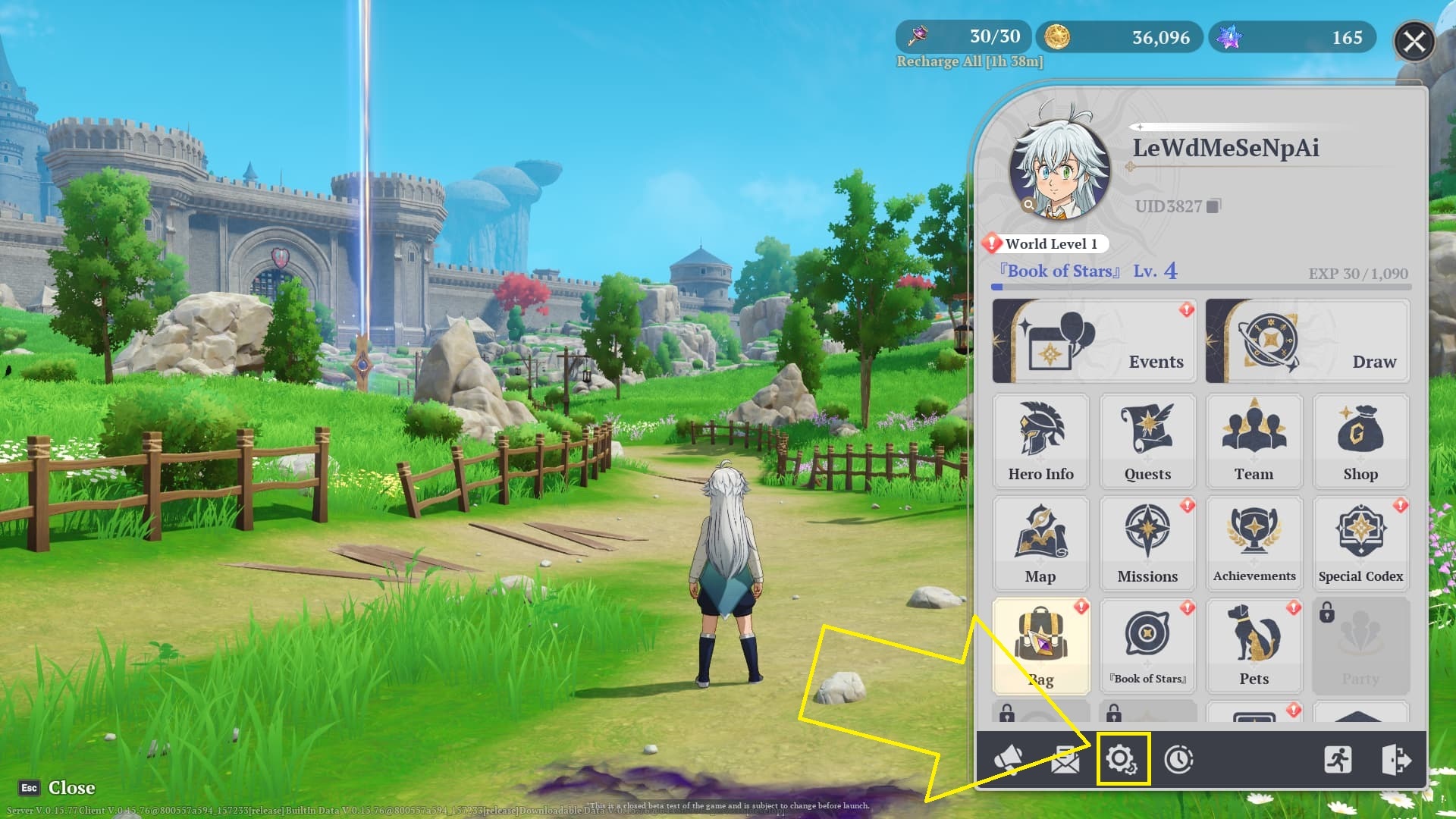
Task: Open the Team menu
Action: coord(1254,441)
